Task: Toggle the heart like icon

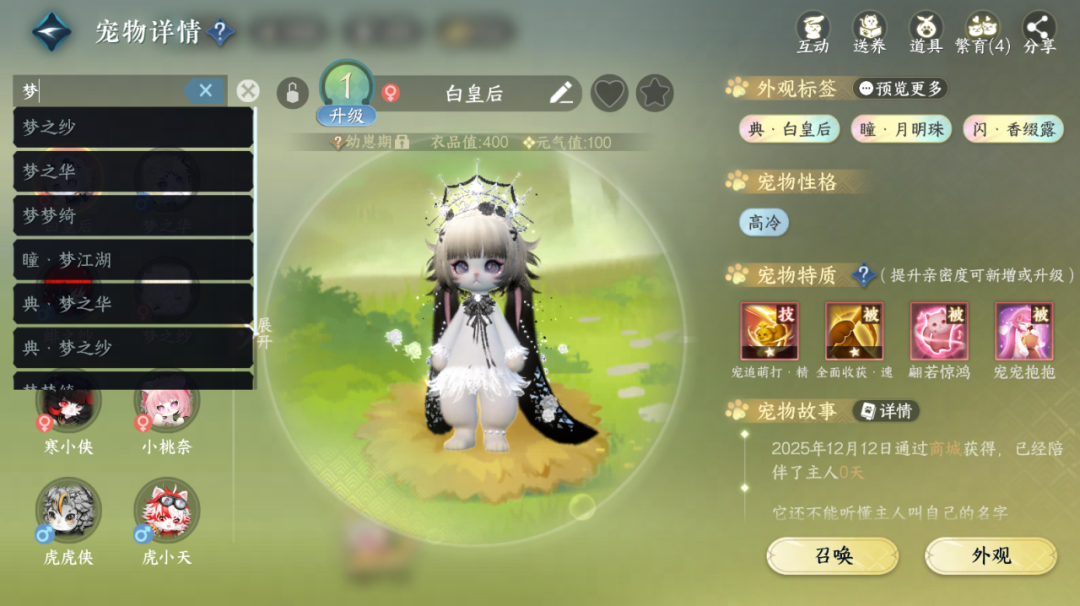Action: click(609, 94)
